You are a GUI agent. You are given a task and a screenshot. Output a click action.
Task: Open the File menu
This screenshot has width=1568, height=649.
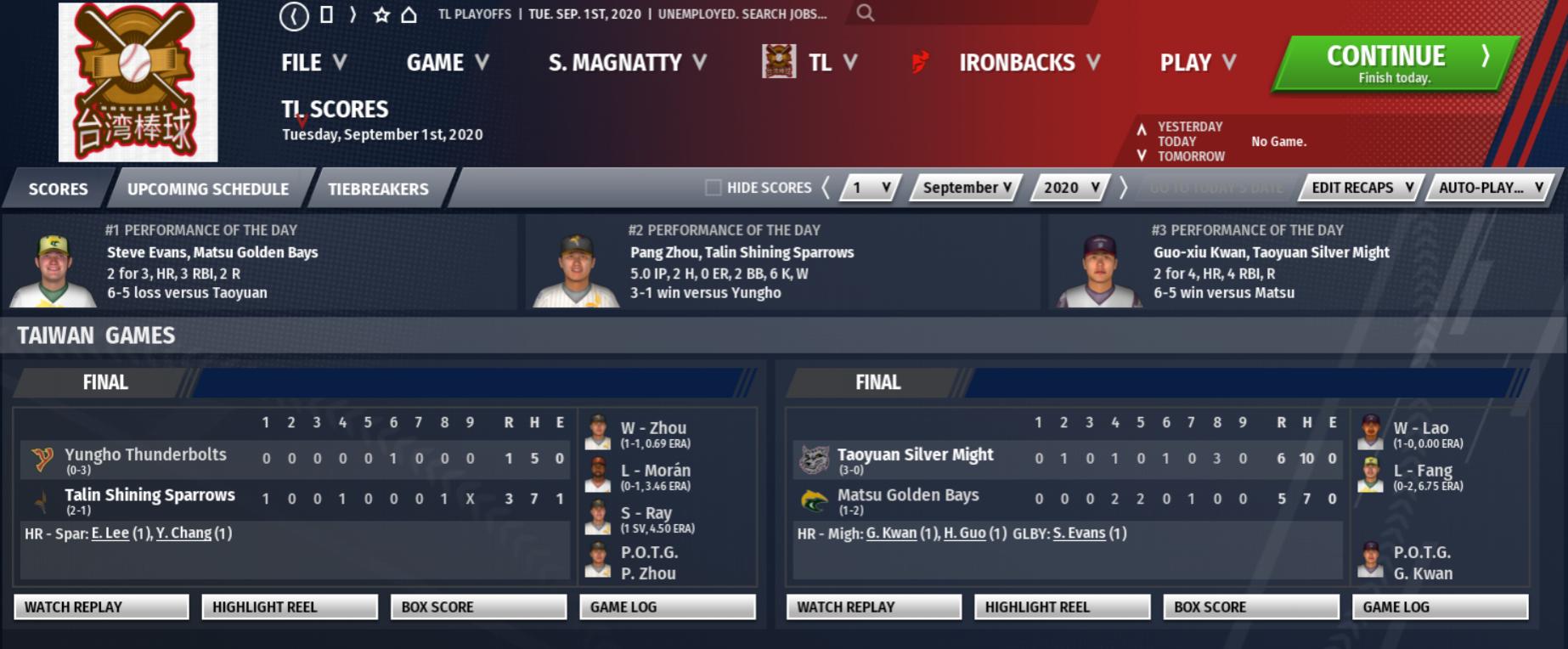tap(313, 63)
